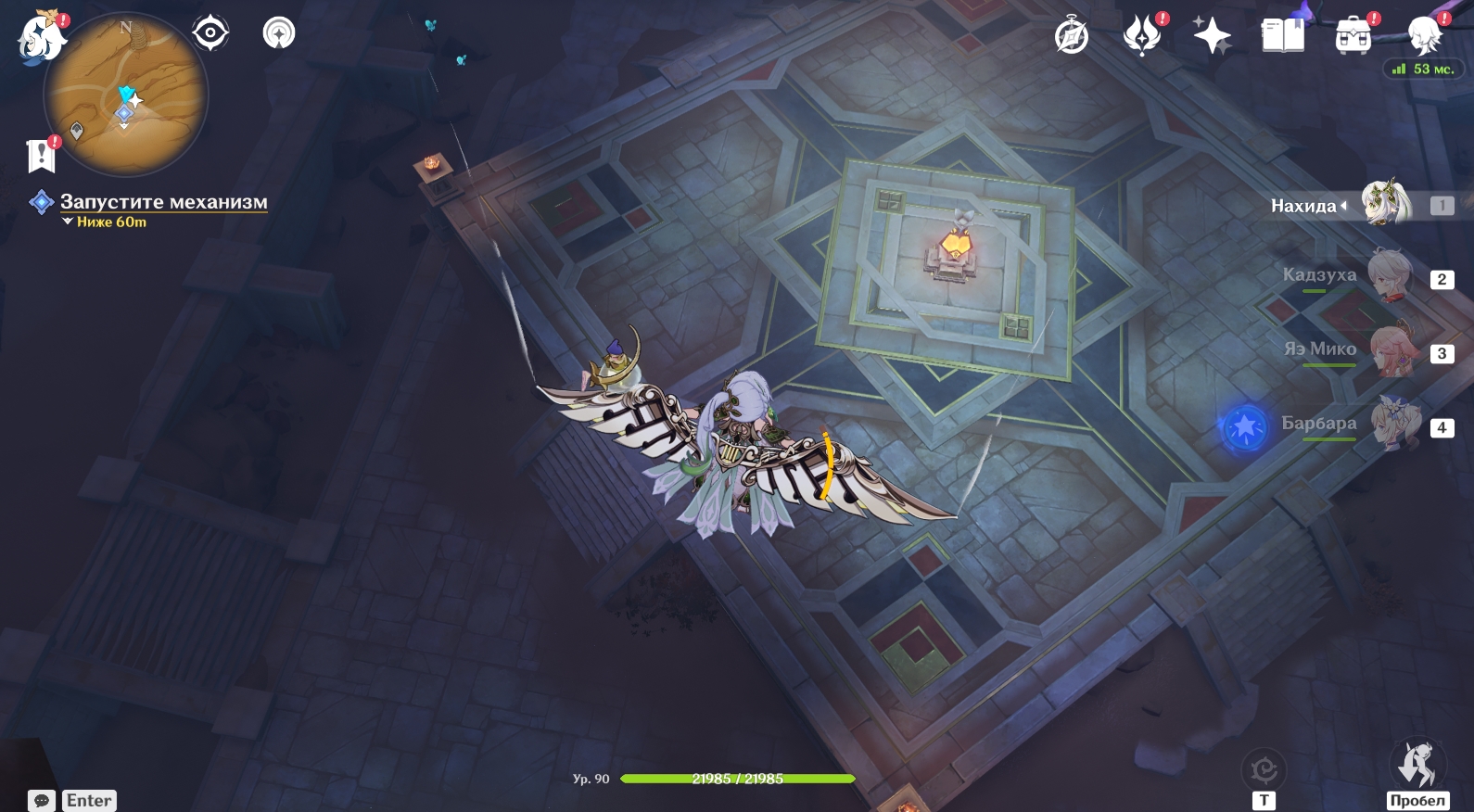Image resolution: width=1474 pixels, height=812 pixels.
Task: Open the quest log banner icon
Action: click(42, 156)
